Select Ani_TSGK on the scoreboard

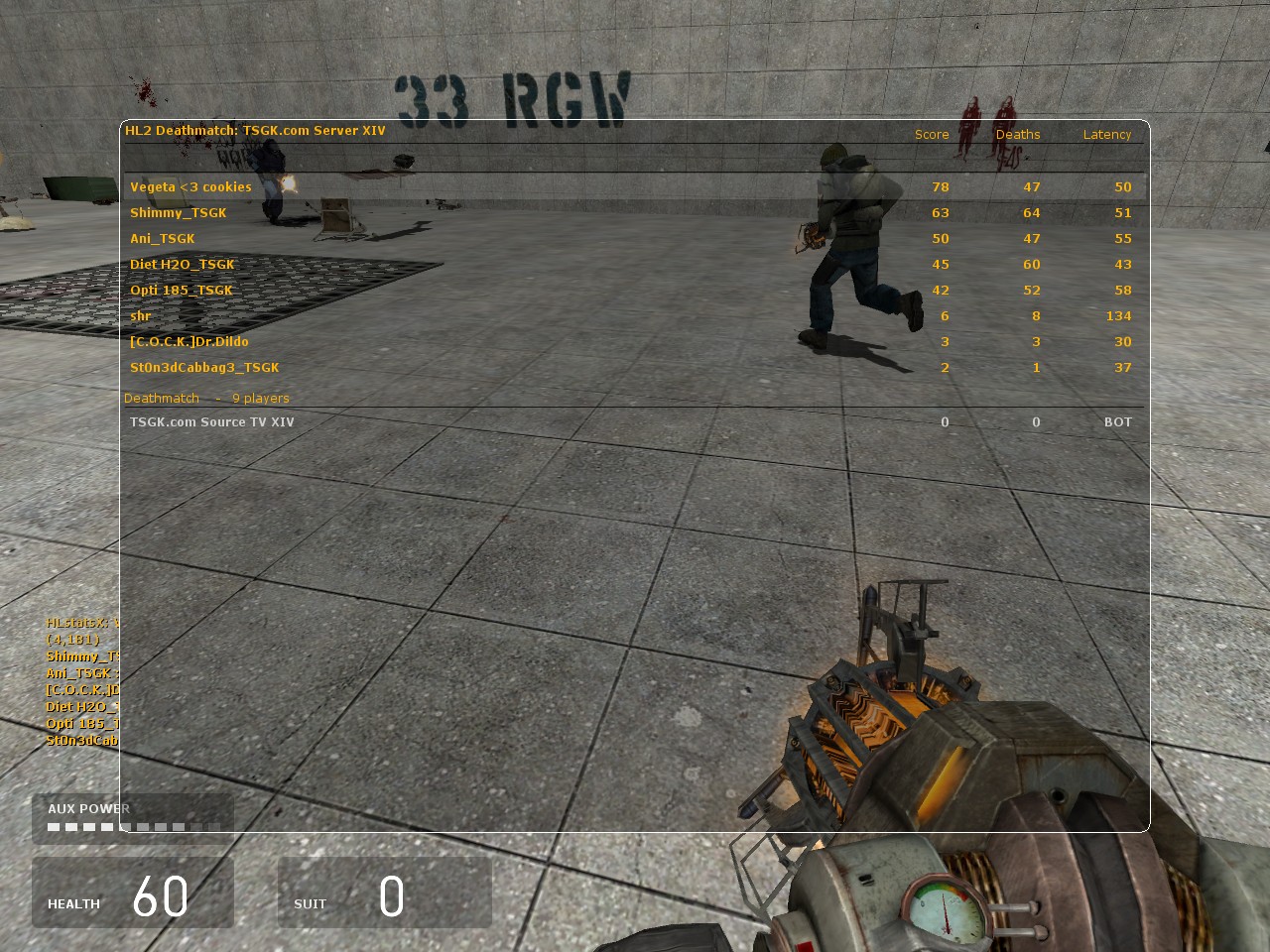click(162, 238)
